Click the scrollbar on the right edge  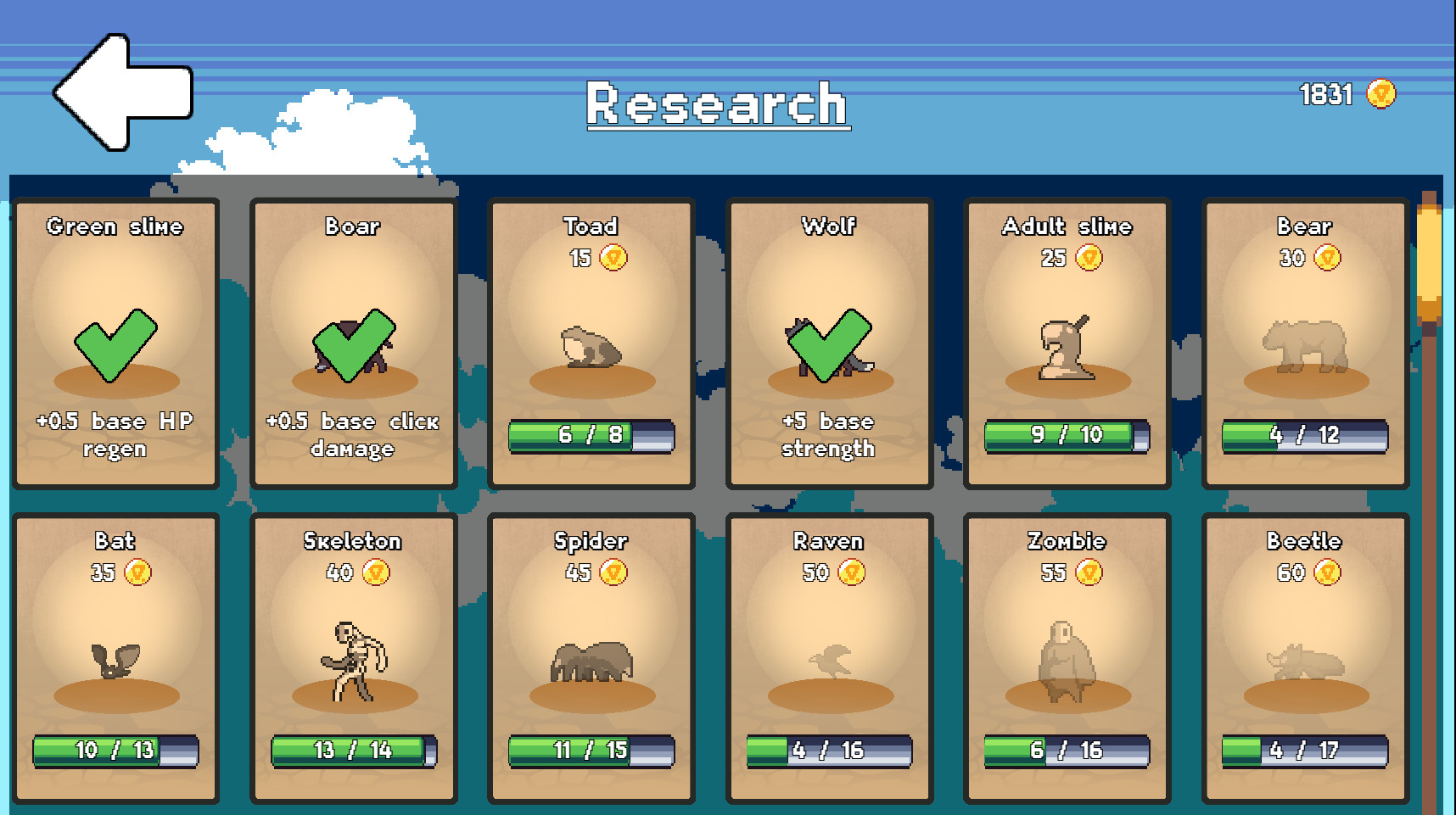1431,254
